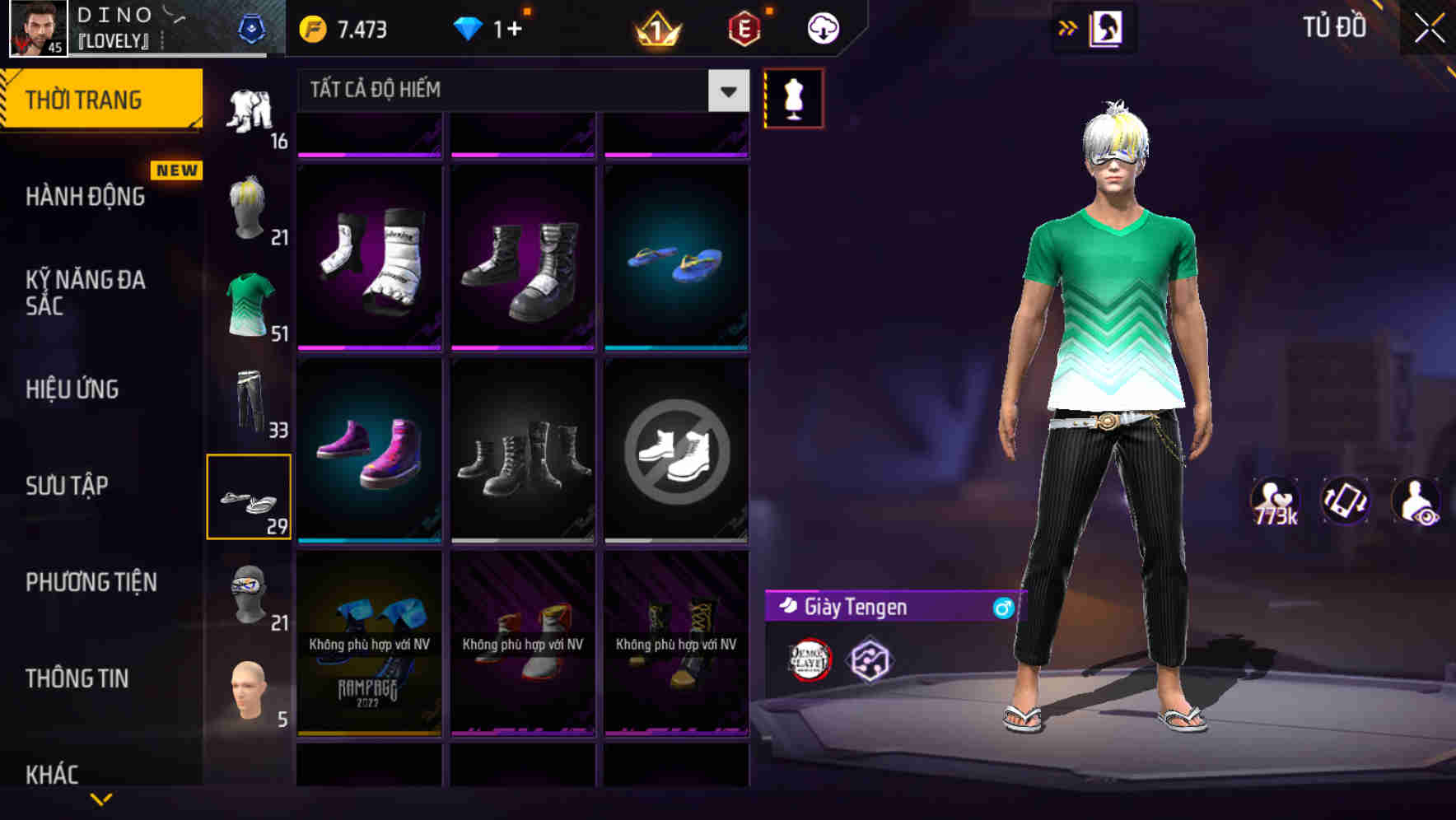This screenshot has height=820, width=1456.
Task: Click the gold coins currency icon
Action: 314,27
